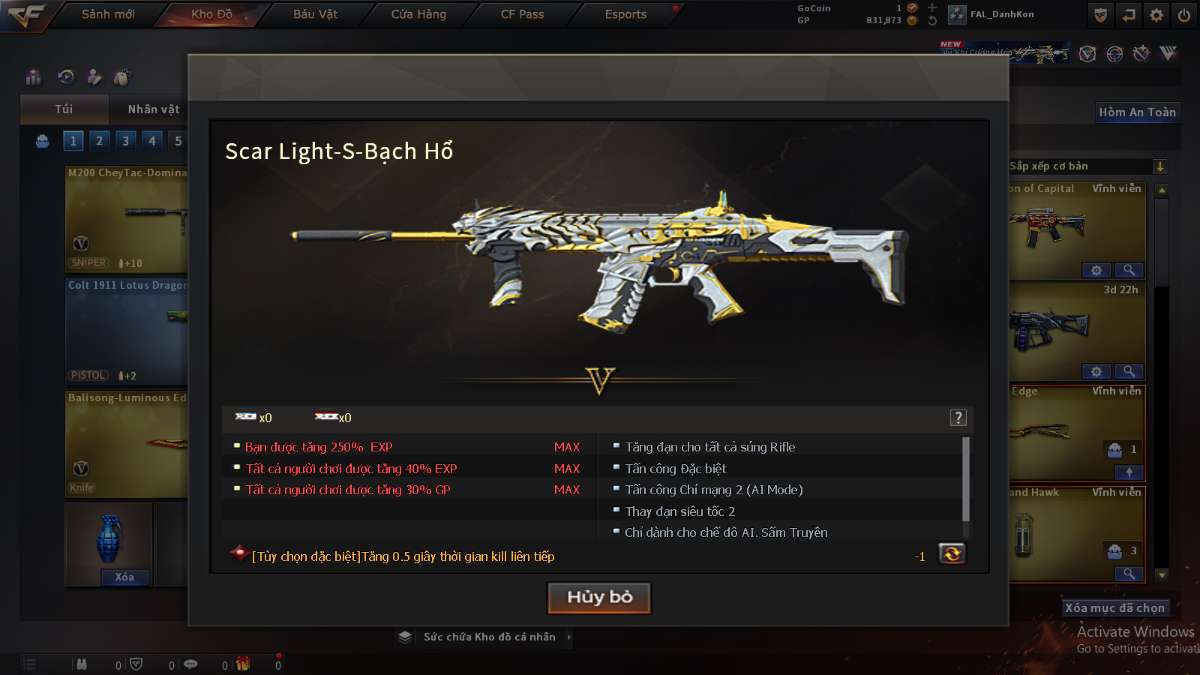The height and width of the screenshot is (675, 1200).
Task: Select the Nhân vật character tab
Action: pos(153,109)
